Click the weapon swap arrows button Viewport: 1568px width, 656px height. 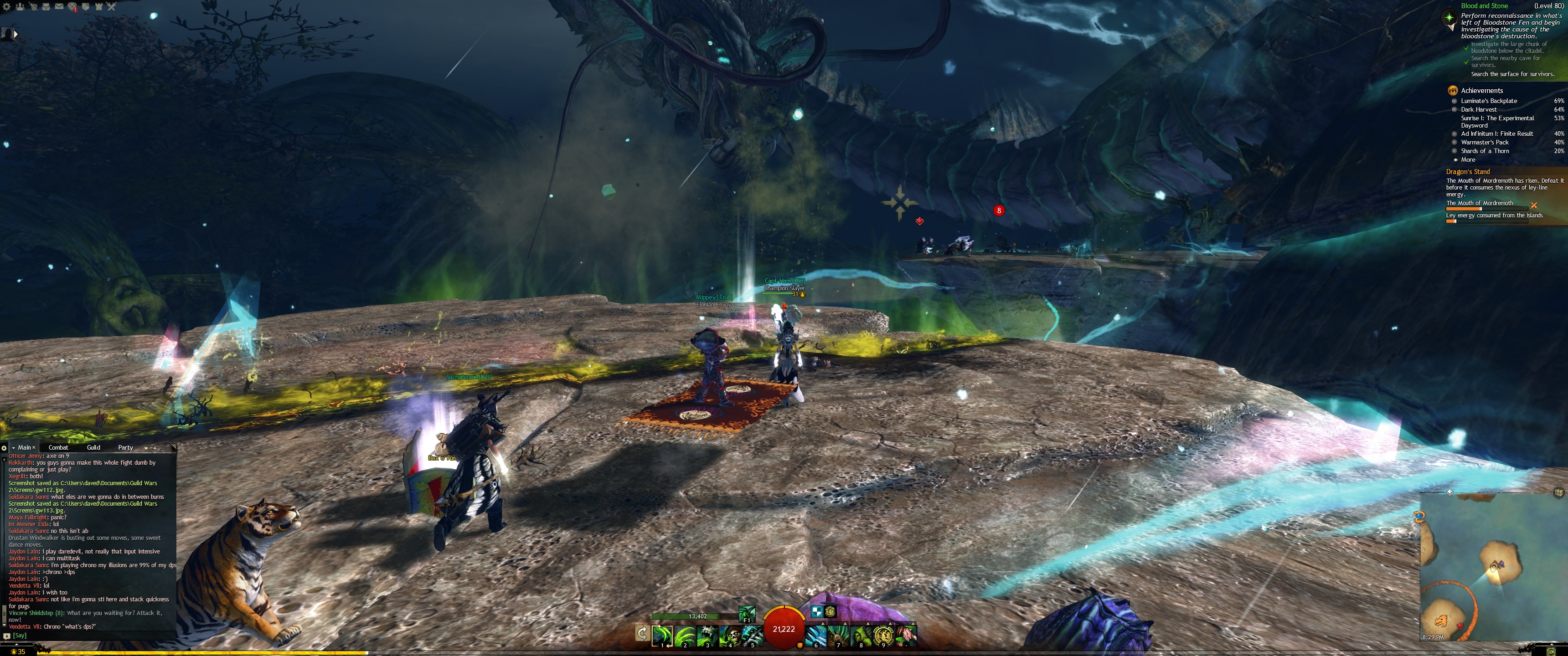(x=642, y=634)
